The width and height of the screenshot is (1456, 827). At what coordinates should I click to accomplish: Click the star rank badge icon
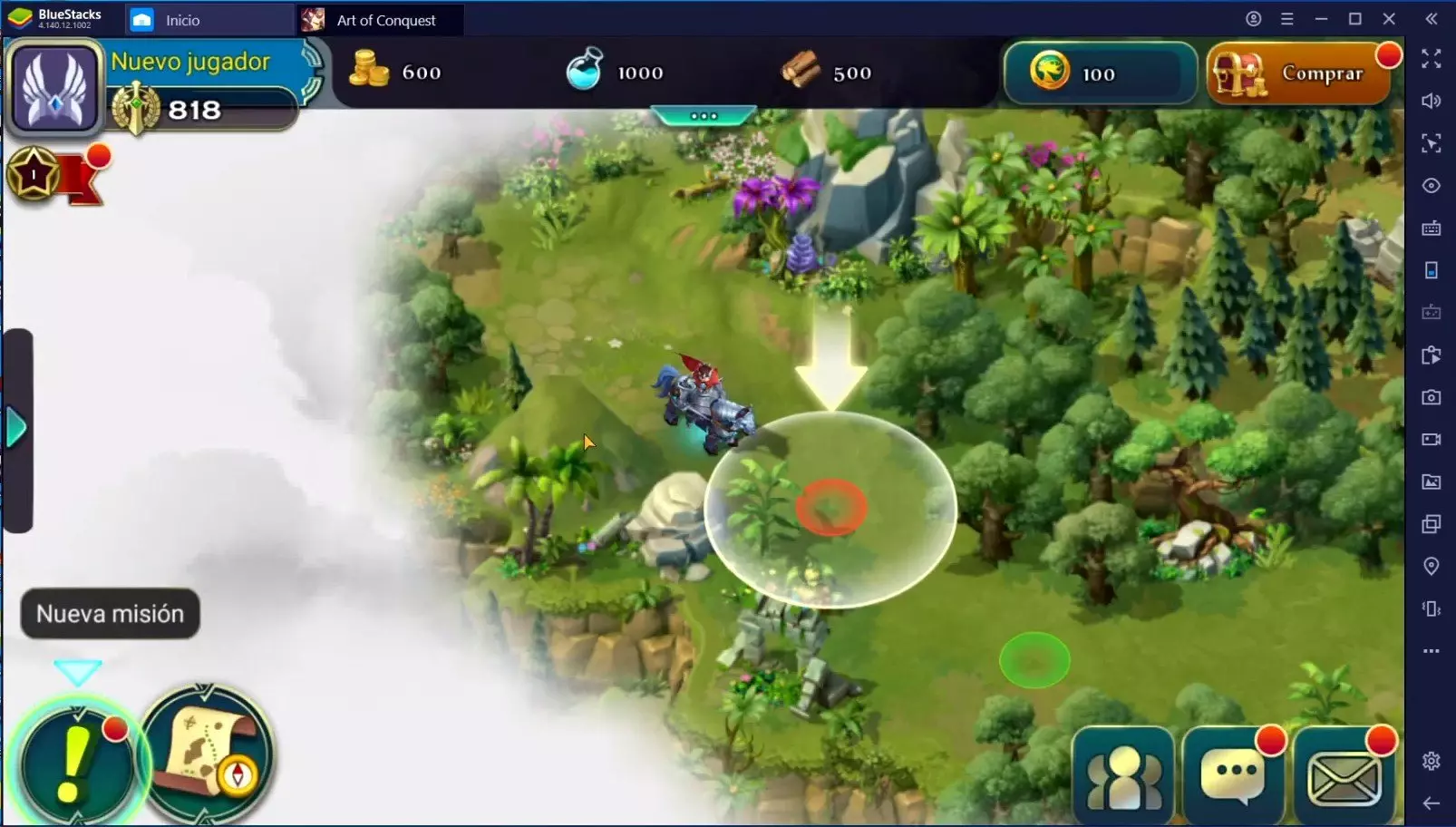34,174
